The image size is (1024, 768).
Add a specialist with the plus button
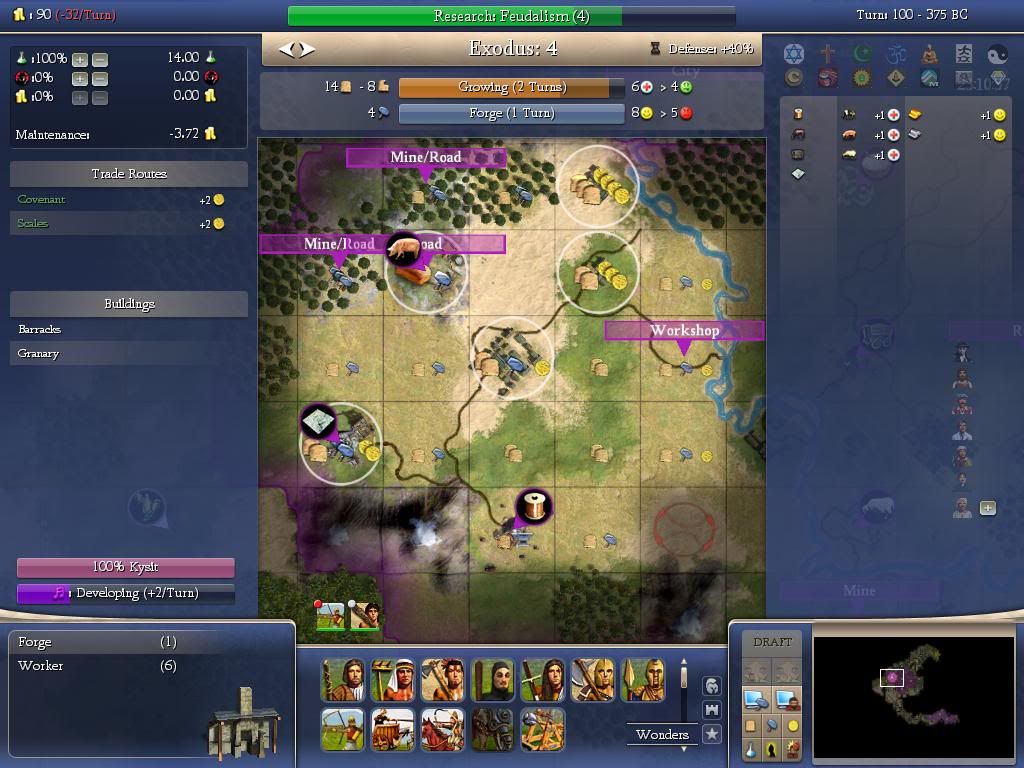coord(988,508)
